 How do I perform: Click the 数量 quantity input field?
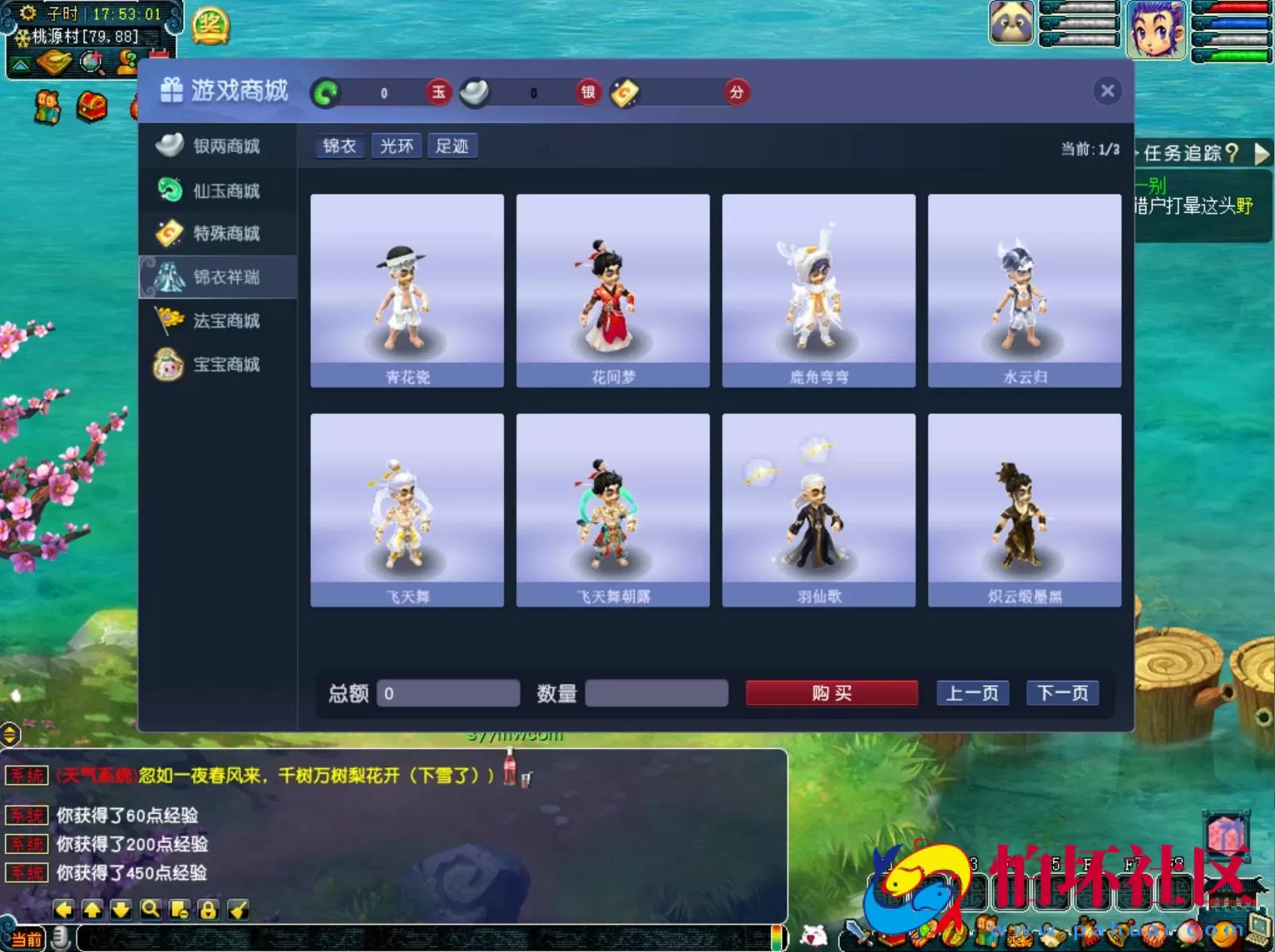click(x=656, y=693)
